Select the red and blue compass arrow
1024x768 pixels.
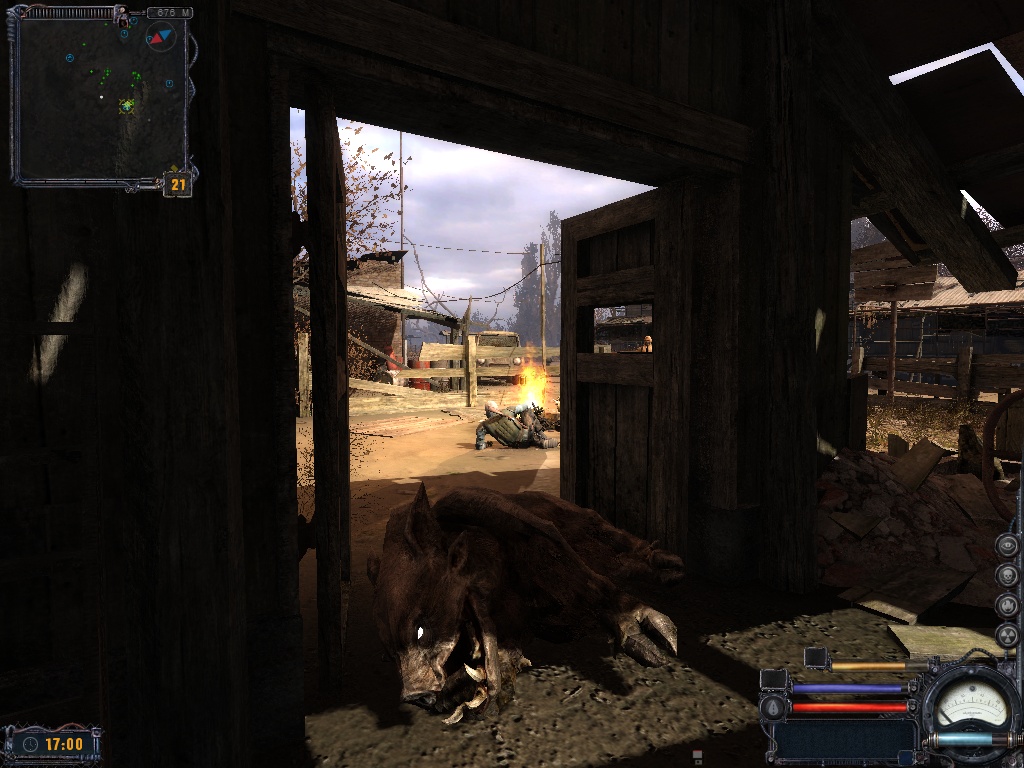160,38
